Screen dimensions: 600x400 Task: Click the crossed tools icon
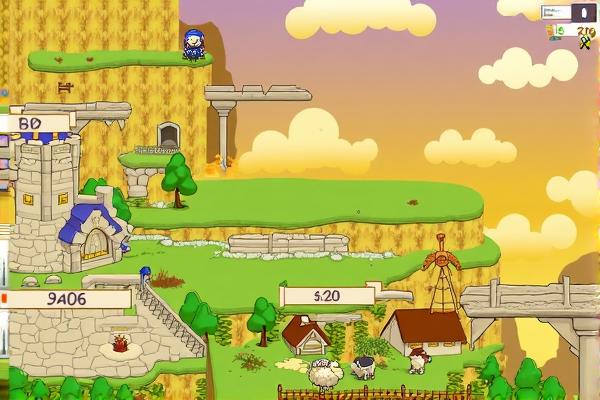pyautogui.click(x=585, y=41)
